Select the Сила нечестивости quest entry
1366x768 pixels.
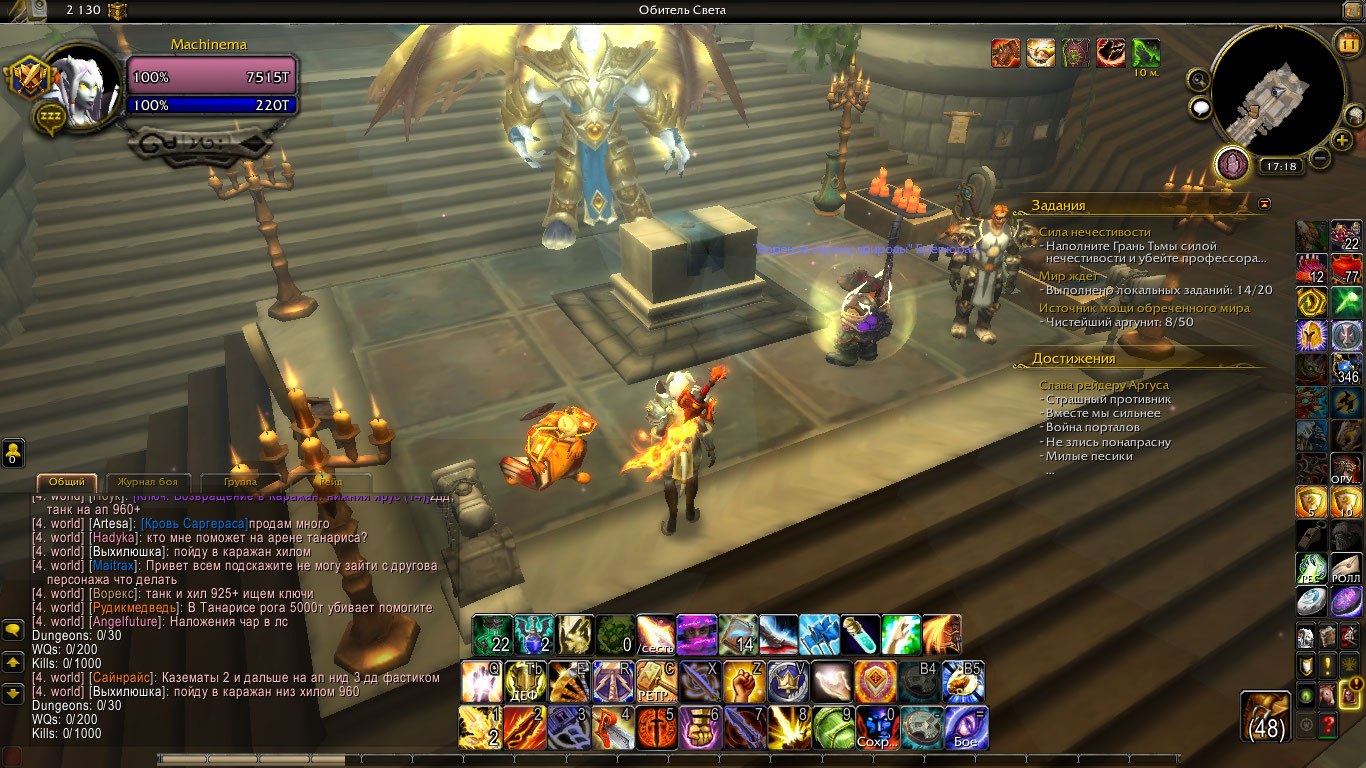tap(1094, 232)
